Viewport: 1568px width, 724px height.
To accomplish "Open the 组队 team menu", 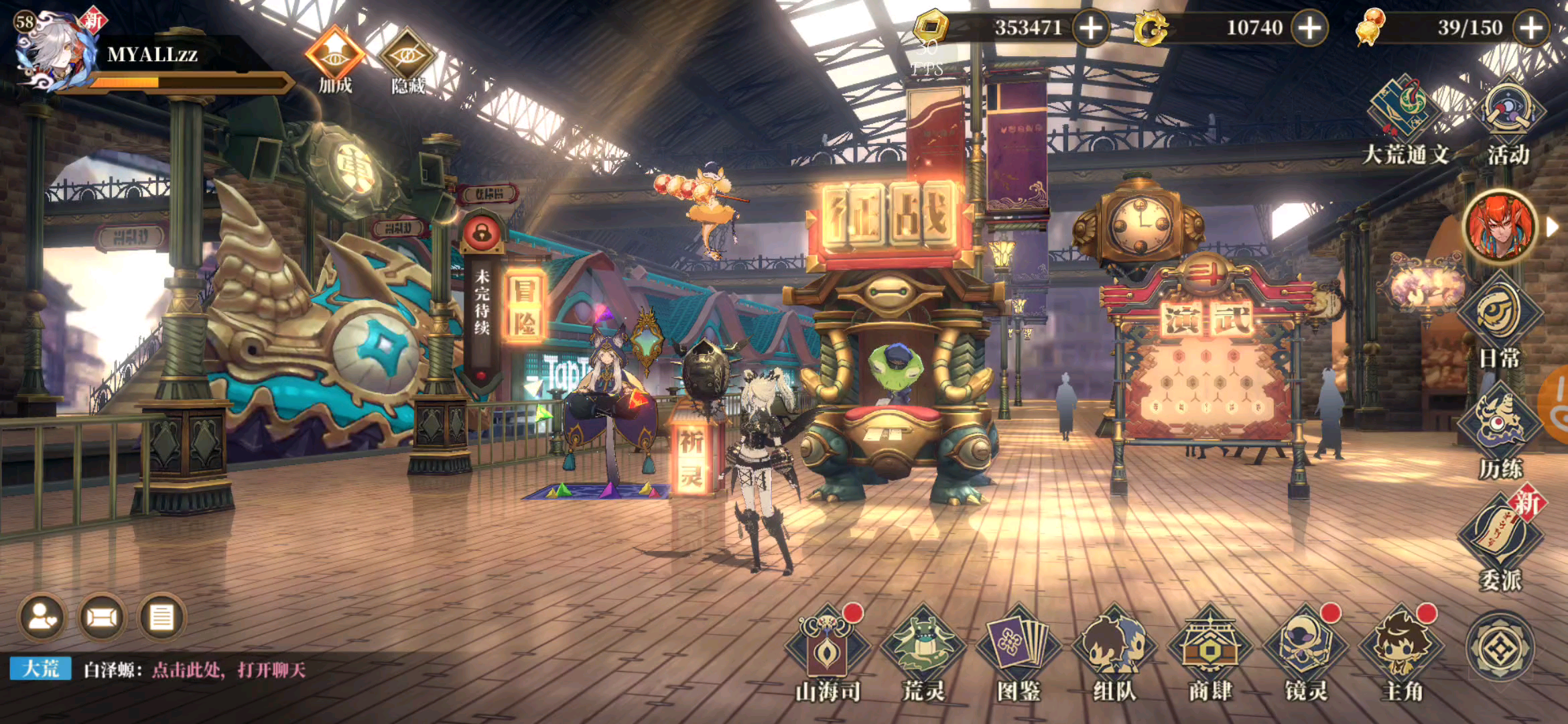I will coord(1114,652).
